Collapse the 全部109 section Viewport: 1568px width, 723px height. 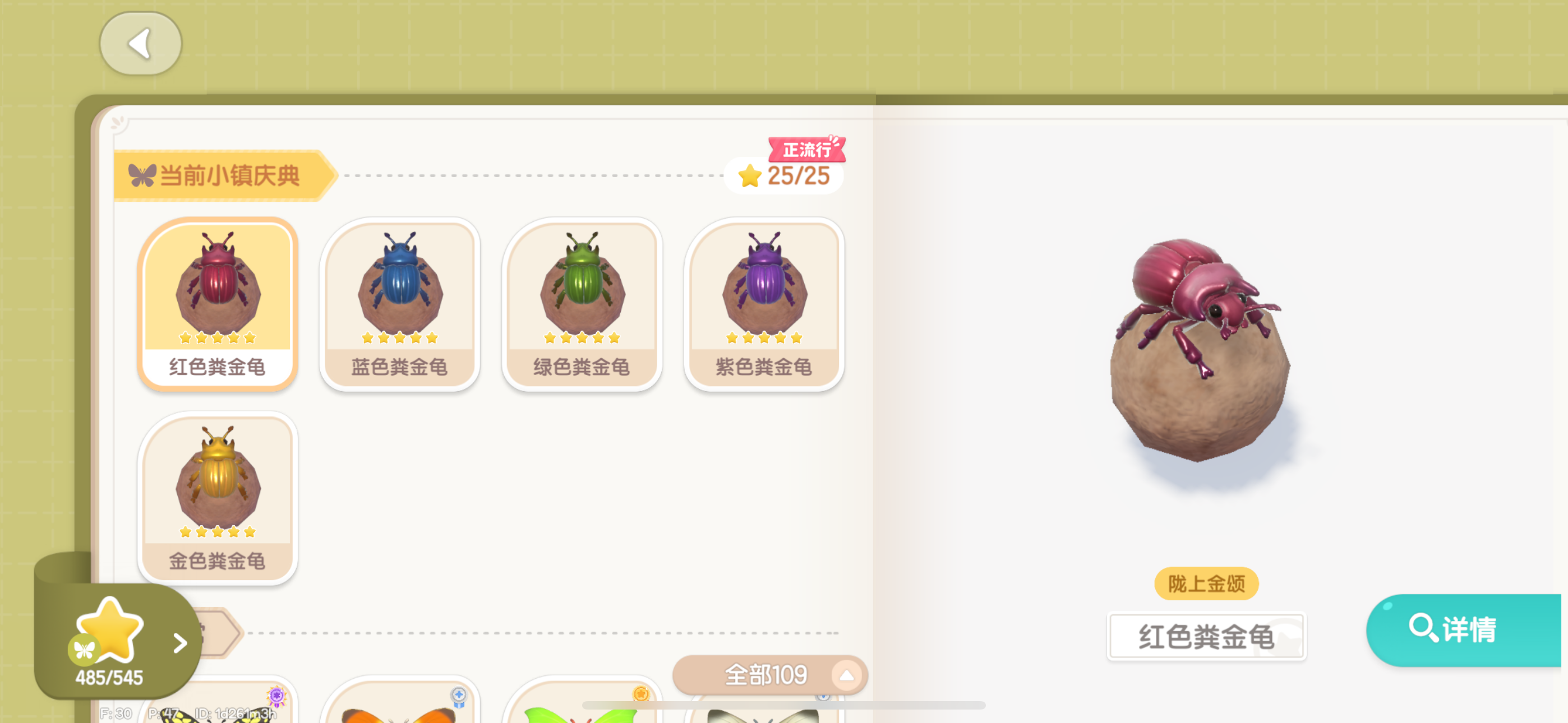click(x=846, y=675)
